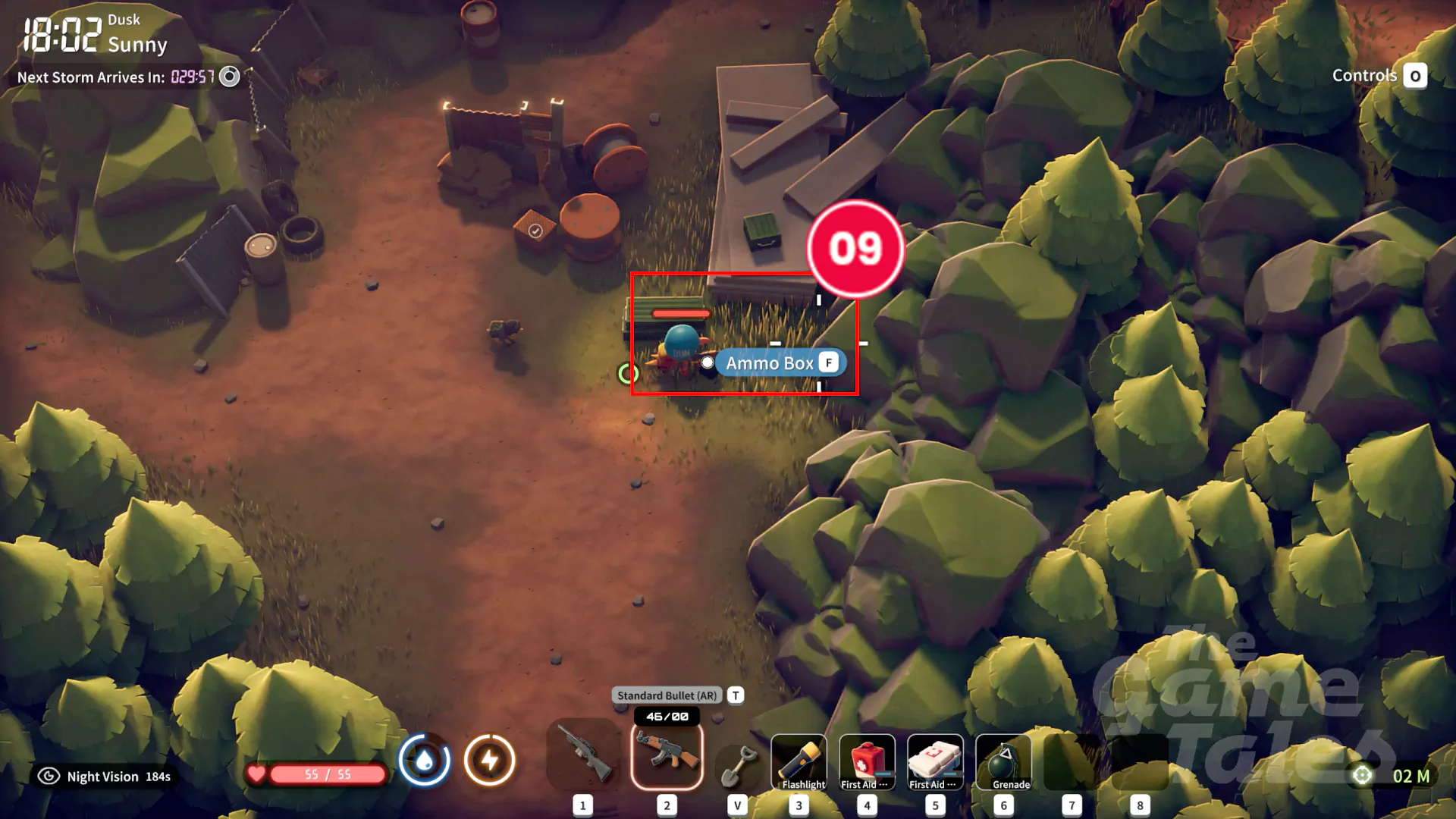Image resolution: width=1456 pixels, height=819 pixels.
Task: Open the Ammo Box prompt
Action: (x=780, y=363)
